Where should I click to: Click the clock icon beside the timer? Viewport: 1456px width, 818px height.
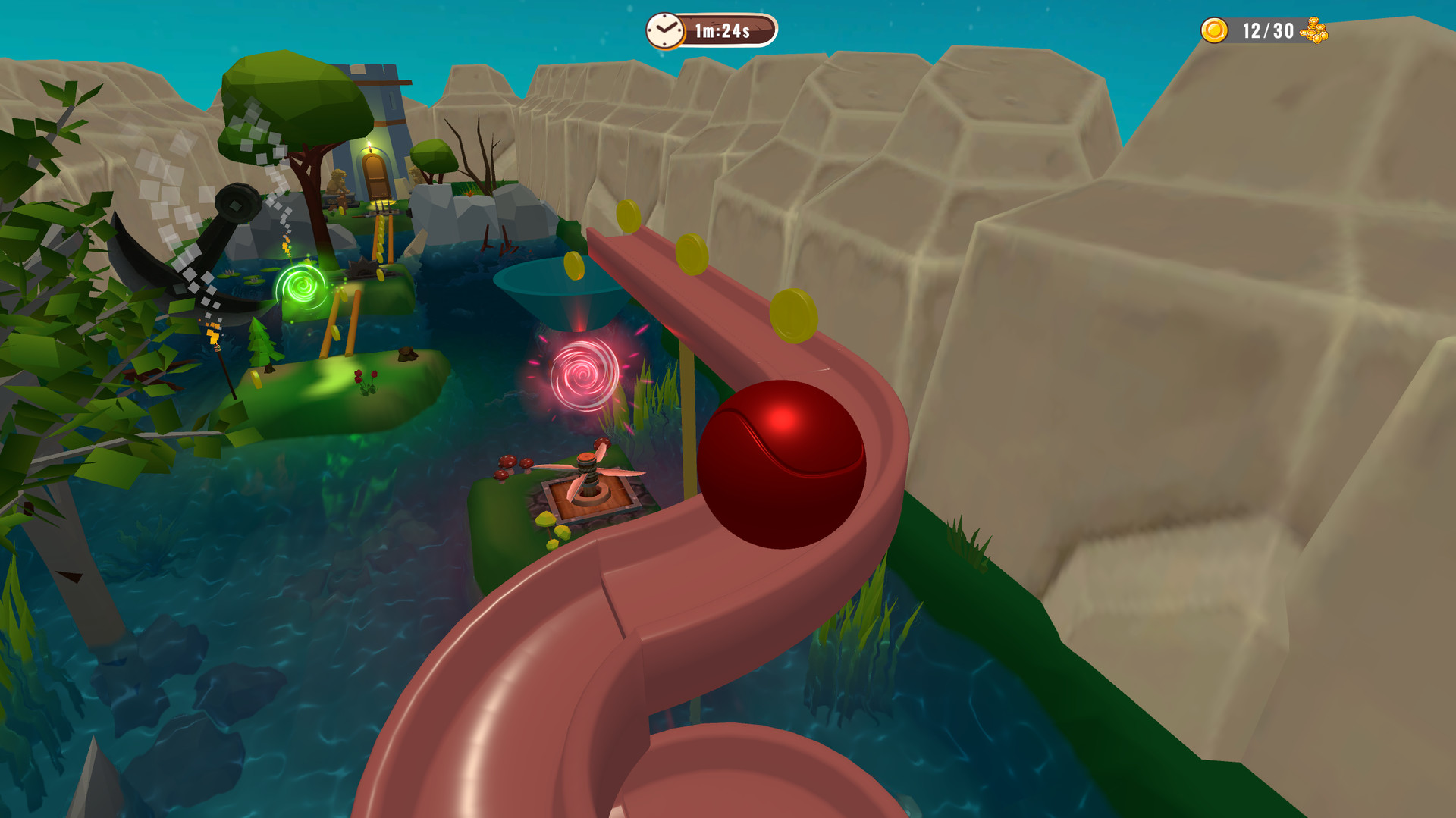tap(666, 30)
